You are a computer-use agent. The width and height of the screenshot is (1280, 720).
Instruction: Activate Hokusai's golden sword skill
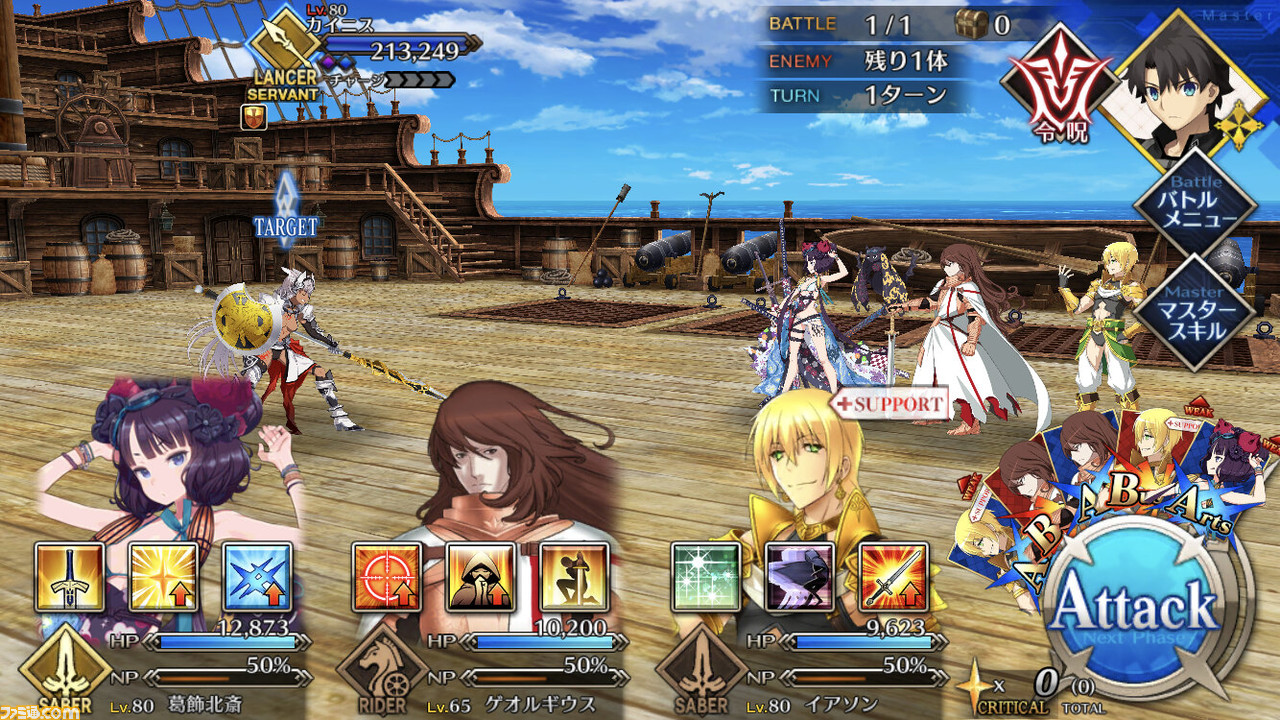pos(70,577)
